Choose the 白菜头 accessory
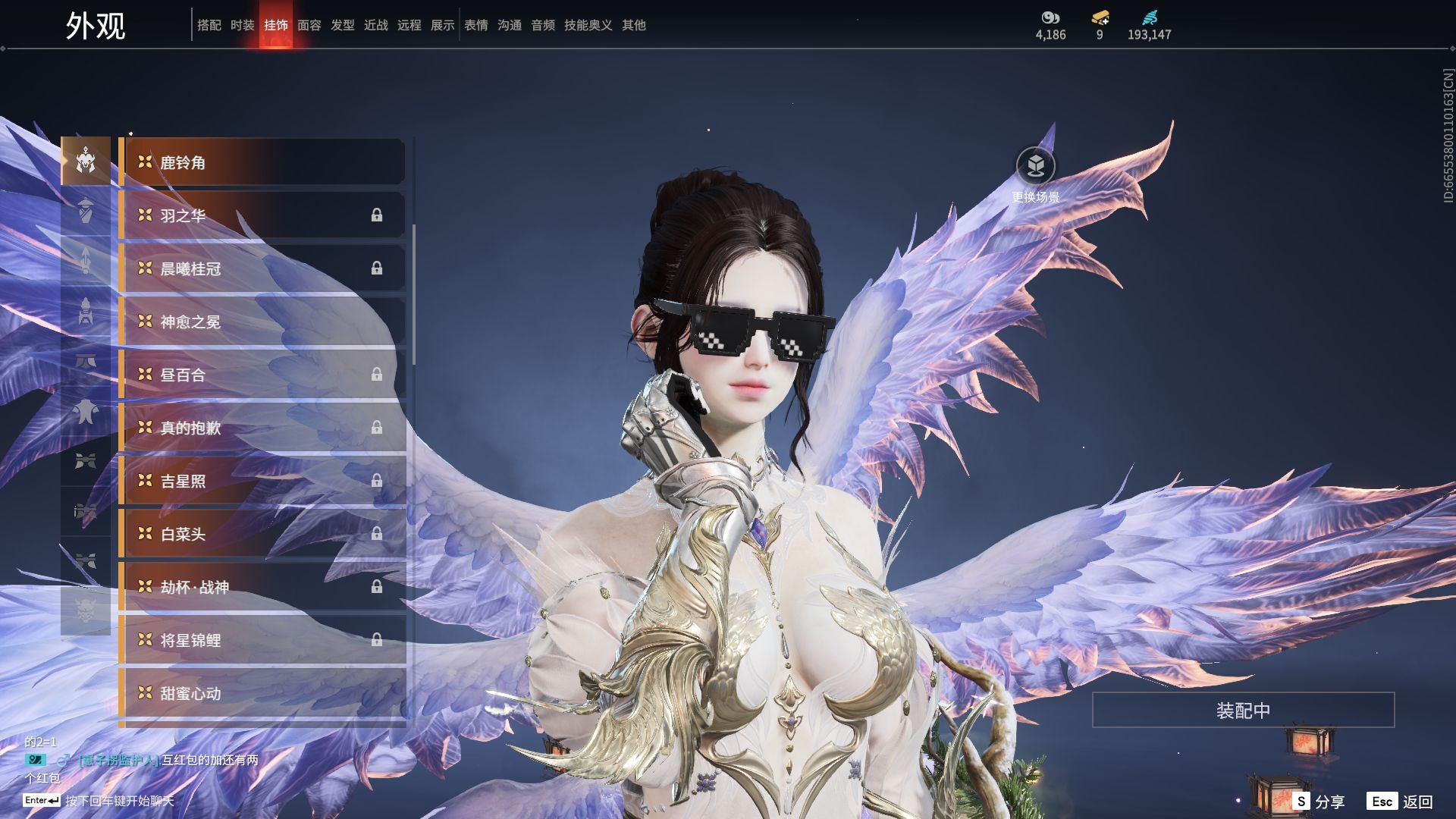Image resolution: width=1456 pixels, height=819 pixels. (262, 534)
